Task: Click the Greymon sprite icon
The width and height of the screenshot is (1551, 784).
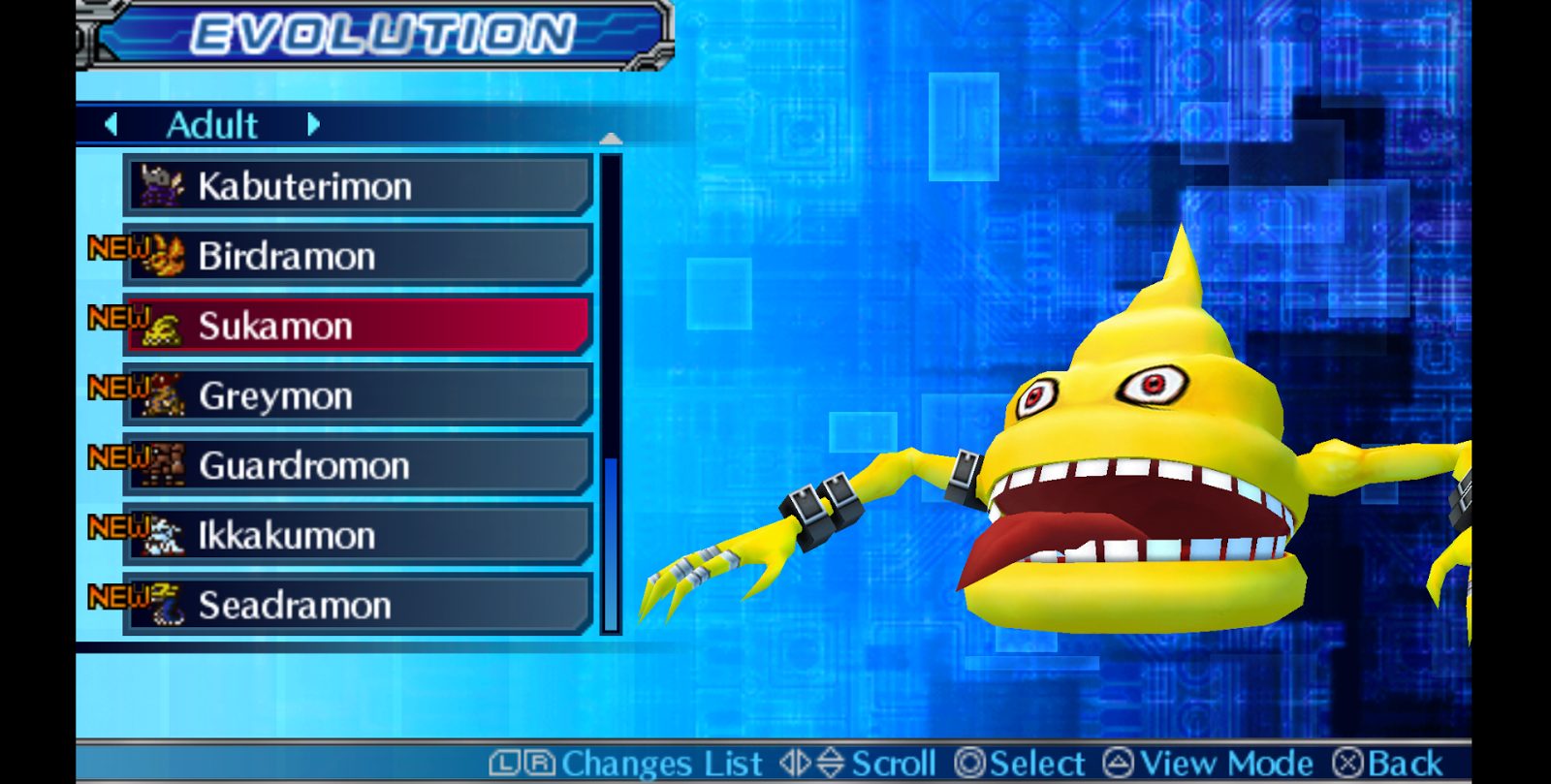Action: (167, 395)
